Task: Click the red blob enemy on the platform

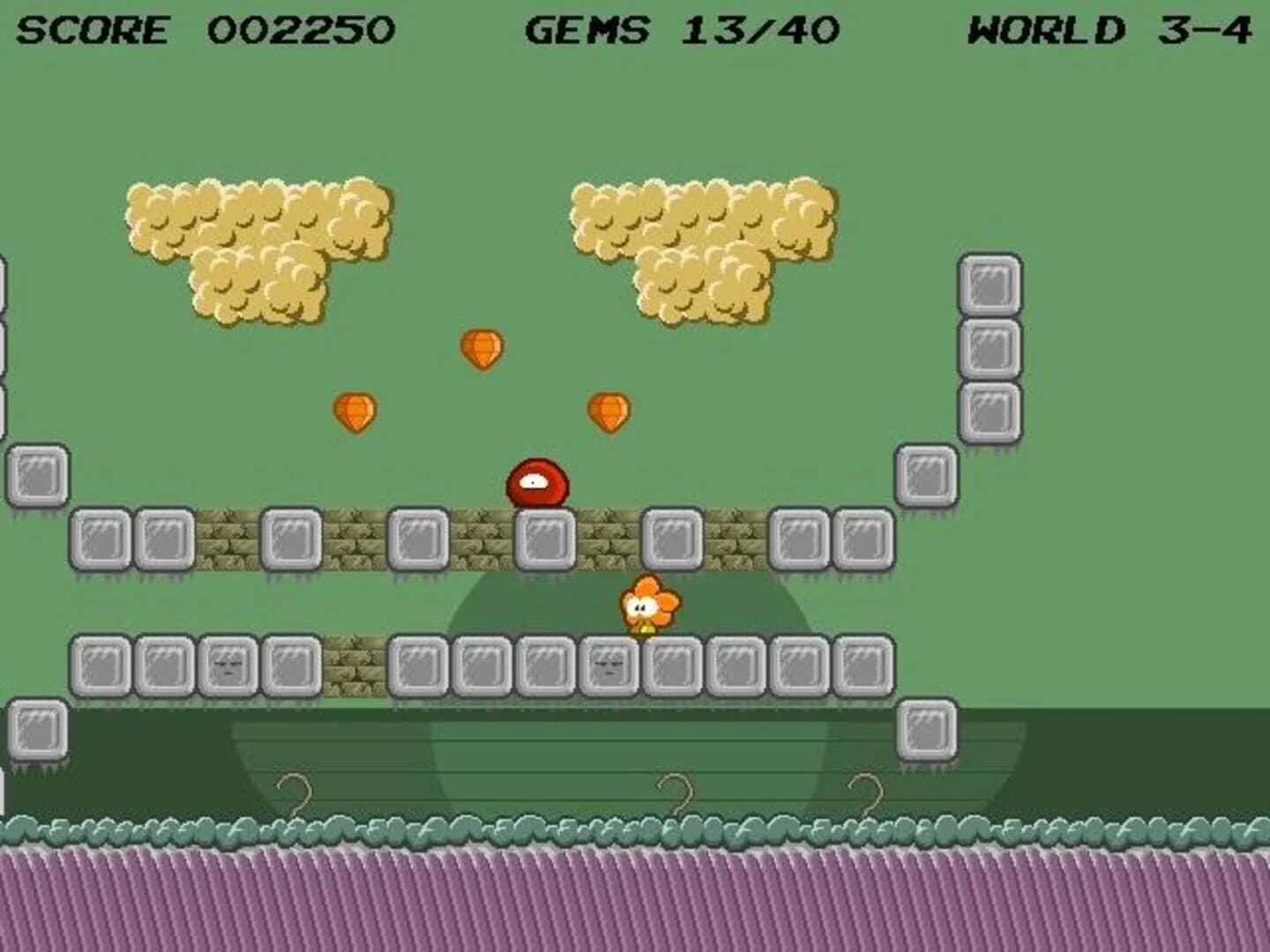Action: (x=535, y=482)
